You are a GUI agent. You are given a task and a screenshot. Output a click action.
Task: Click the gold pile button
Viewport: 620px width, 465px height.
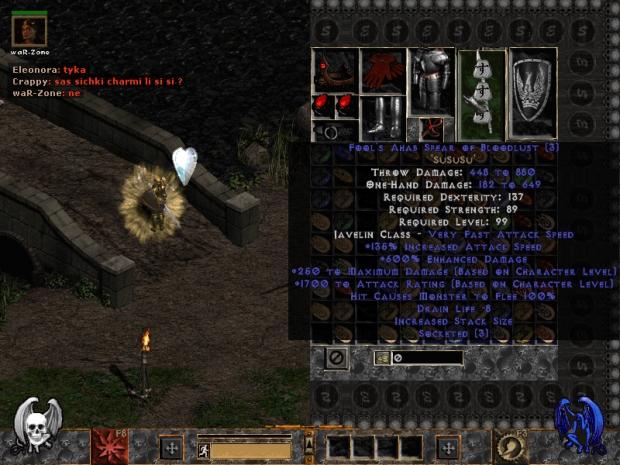383,357
